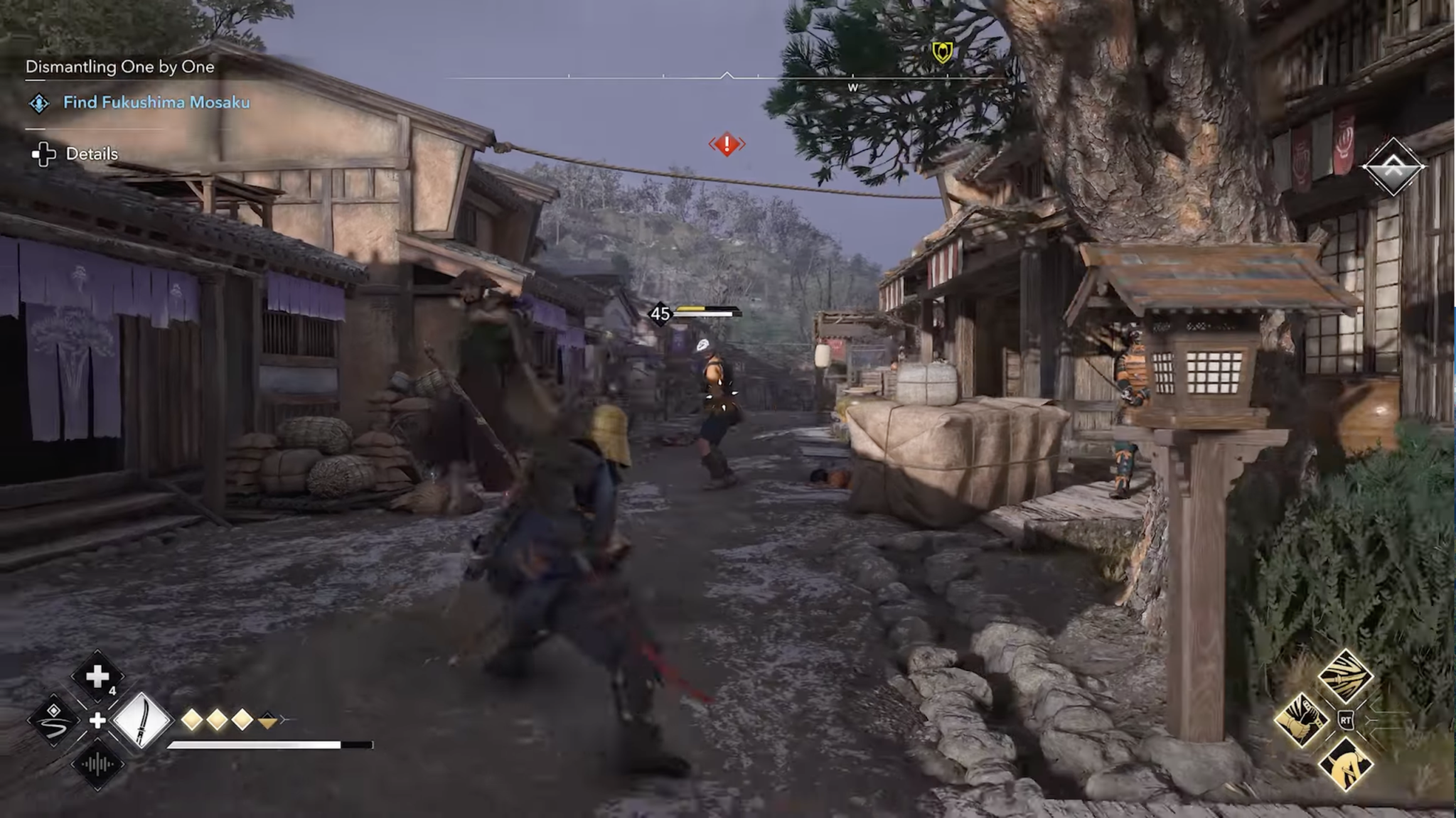The height and width of the screenshot is (818, 1456).
Task: Click the upward chevron diamond indicator
Action: [1393, 168]
